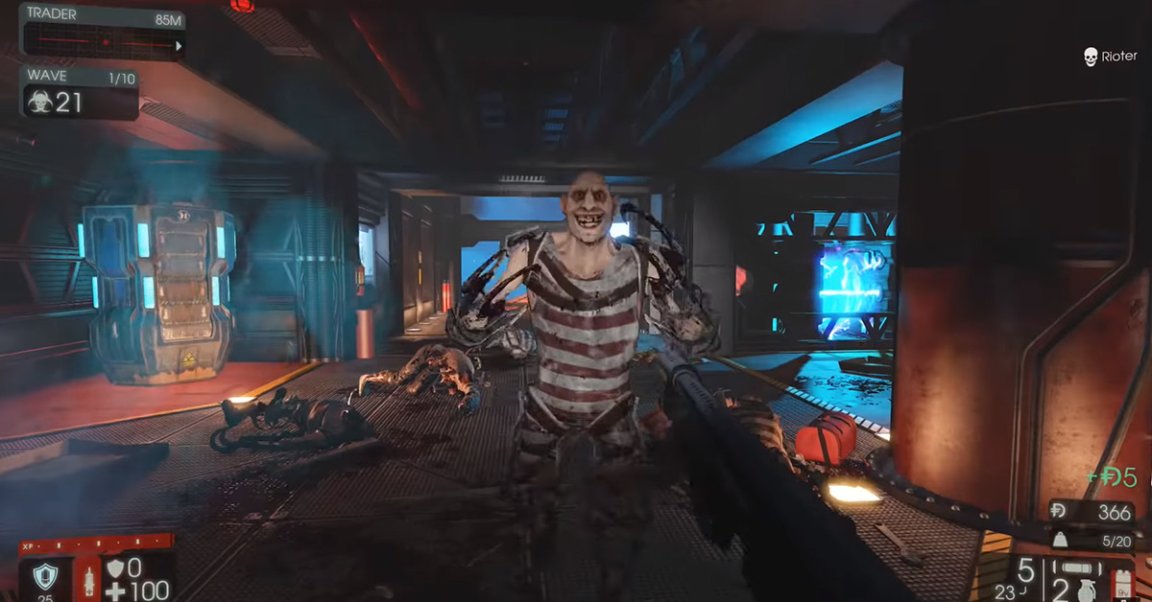This screenshot has height=602, width=1152.
Task: Toggle the flashlight battery icon
Action: point(1123,585)
